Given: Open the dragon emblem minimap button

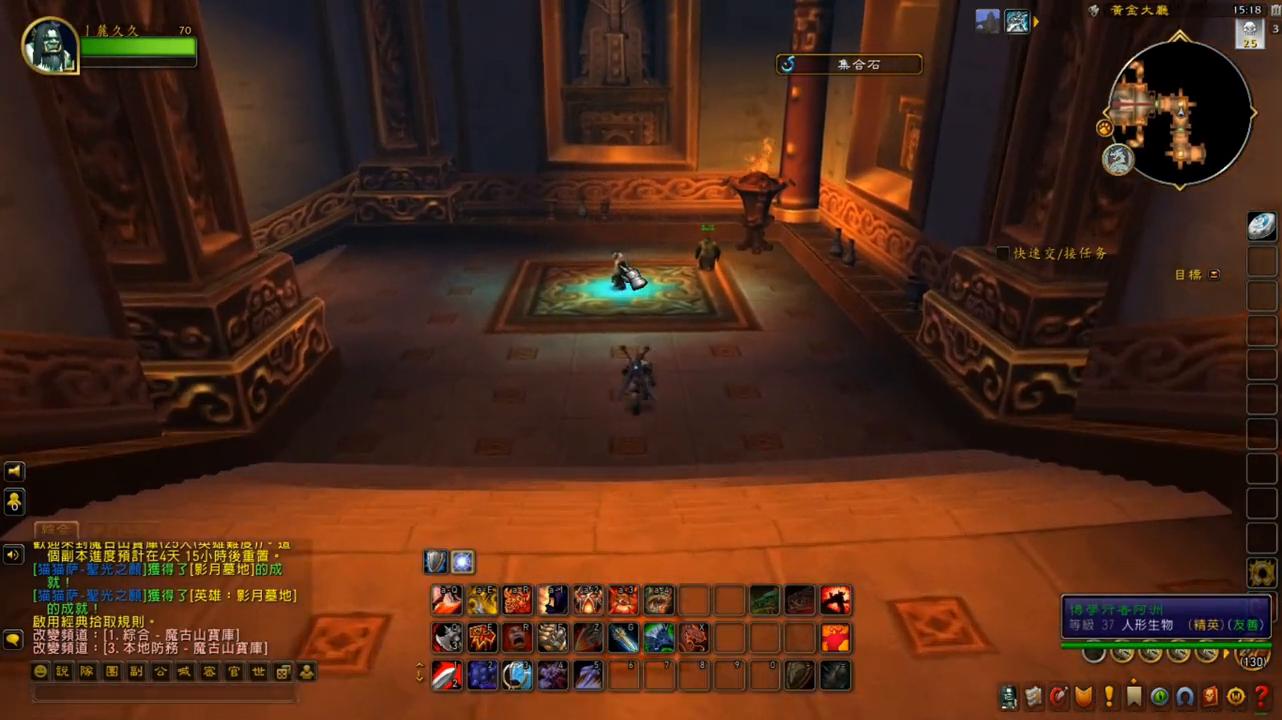Looking at the screenshot, I should pyautogui.click(x=1117, y=160).
